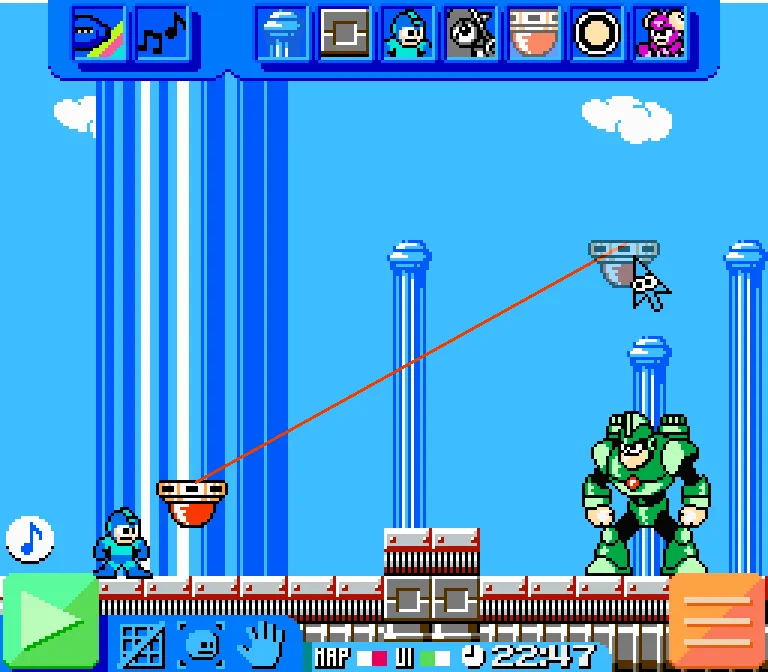The image size is (768, 672).
Task: Open the music selection category
Action: click(x=162, y=34)
